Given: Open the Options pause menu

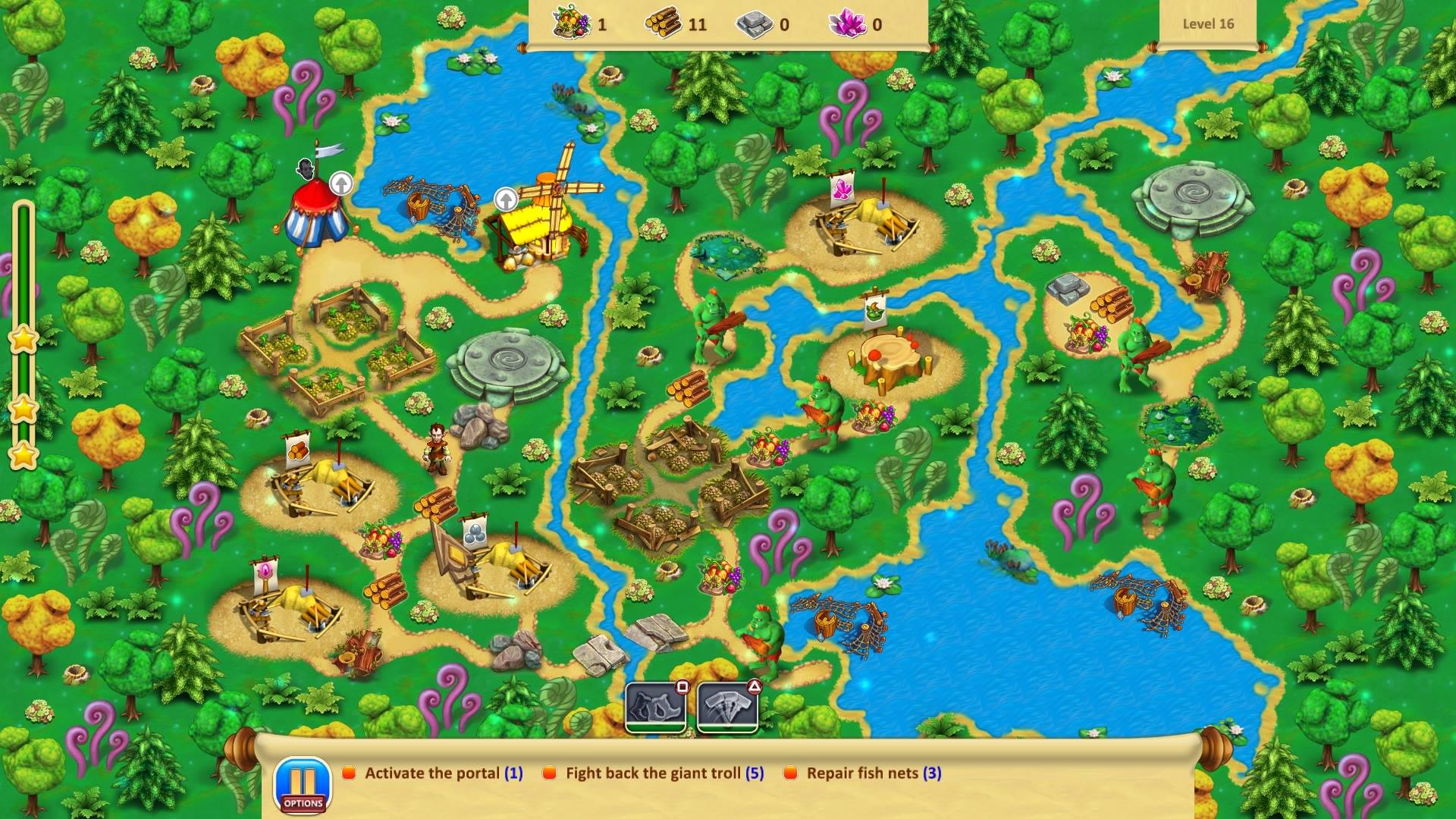Looking at the screenshot, I should (302, 780).
